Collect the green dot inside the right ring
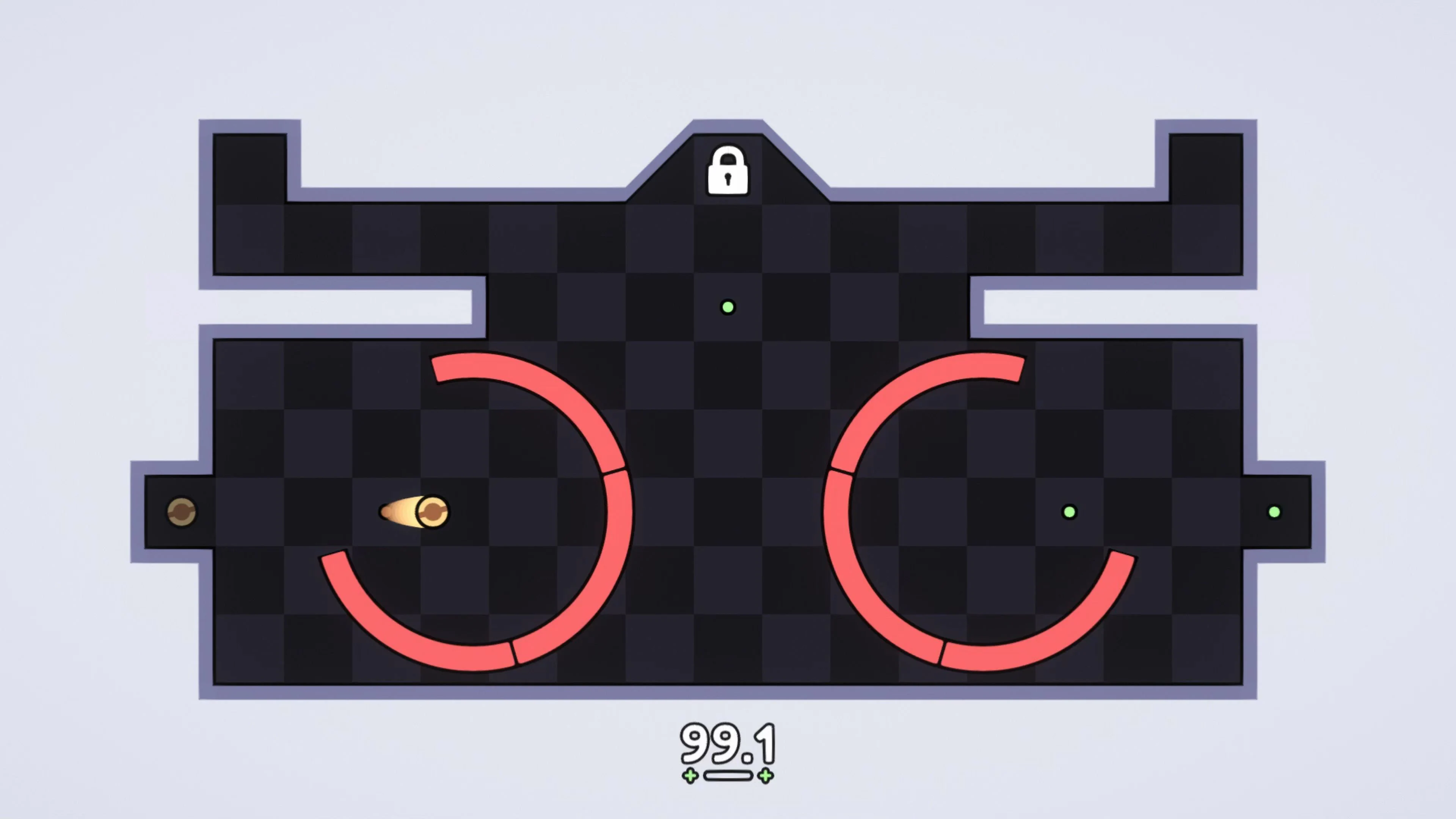This screenshot has width=1456, height=819. pos(1069,511)
